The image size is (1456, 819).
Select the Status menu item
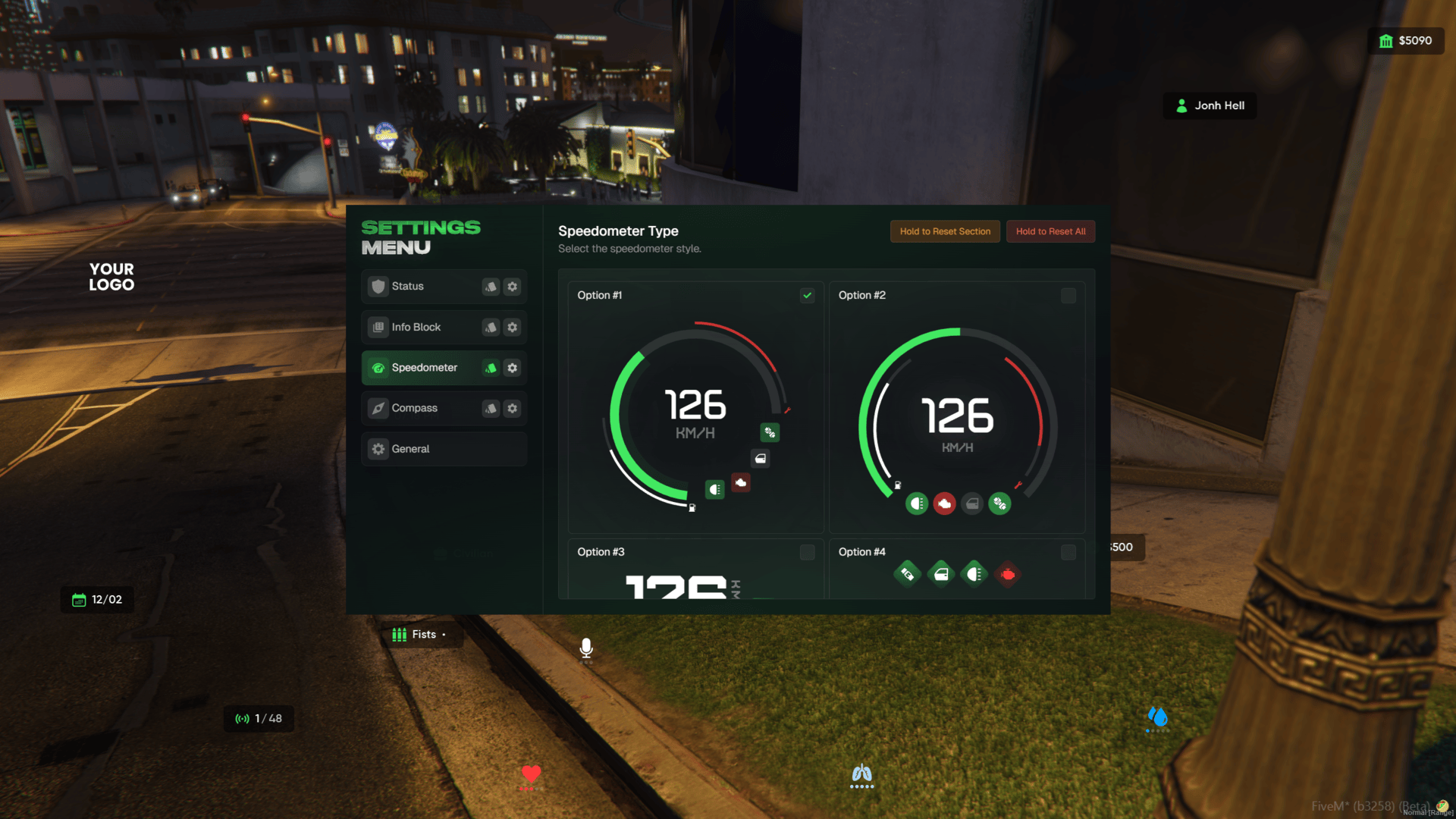(x=407, y=286)
